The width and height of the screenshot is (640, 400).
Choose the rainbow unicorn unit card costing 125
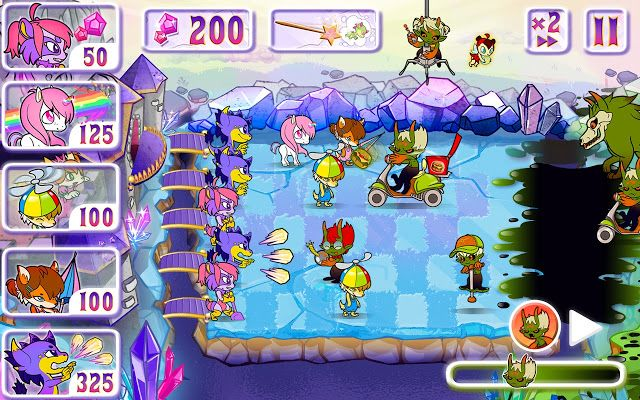[60, 115]
